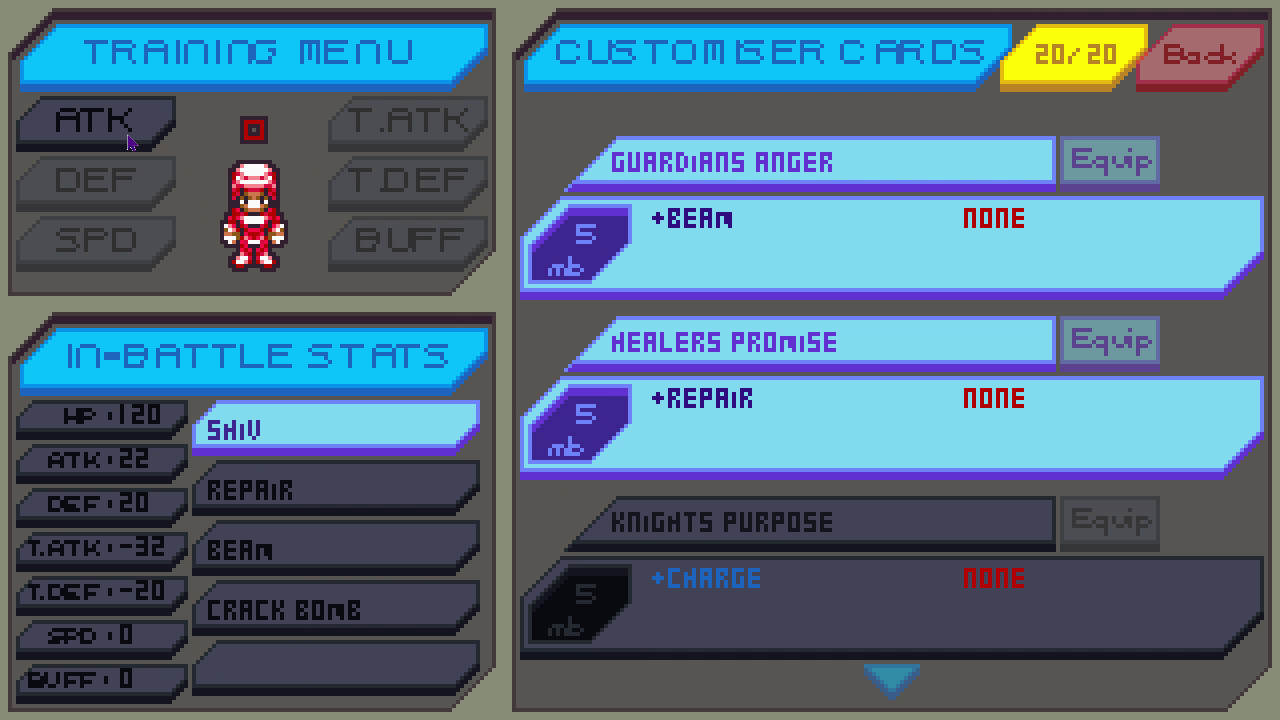This screenshot has width=1280, height=720.
Task: Equip the Healers Promise card
Action: pyautogui.click(x=1109, y=340)
